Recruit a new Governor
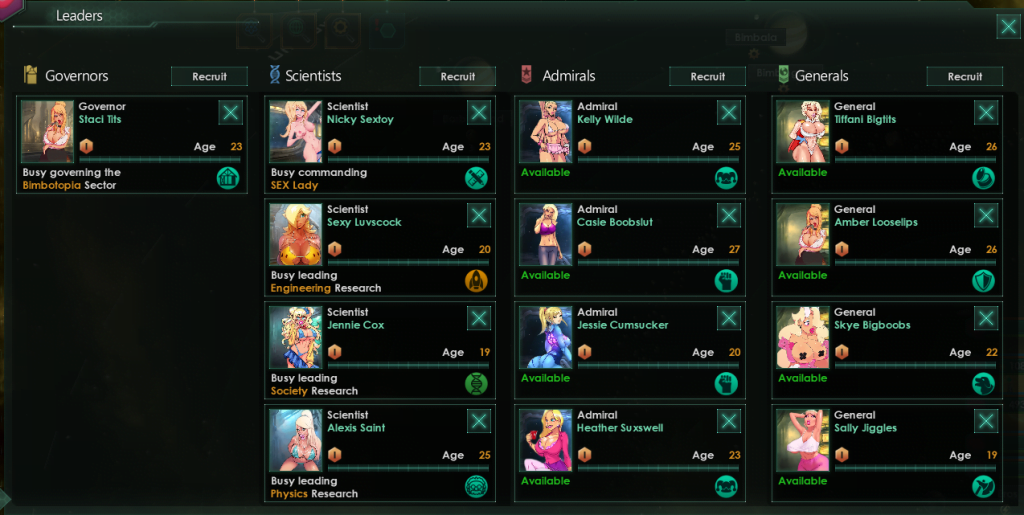This screenshot has height=515, width=1024. click(x=210, y=76)
